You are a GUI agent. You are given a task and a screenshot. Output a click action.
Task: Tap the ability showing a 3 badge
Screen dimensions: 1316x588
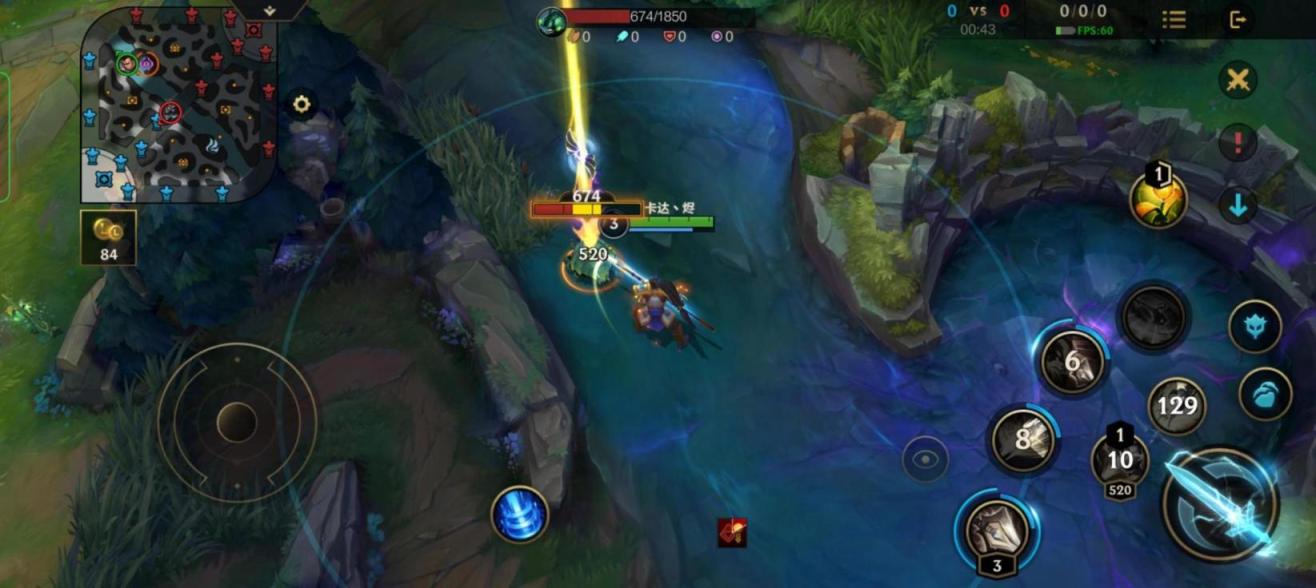[x=997, y=530]
